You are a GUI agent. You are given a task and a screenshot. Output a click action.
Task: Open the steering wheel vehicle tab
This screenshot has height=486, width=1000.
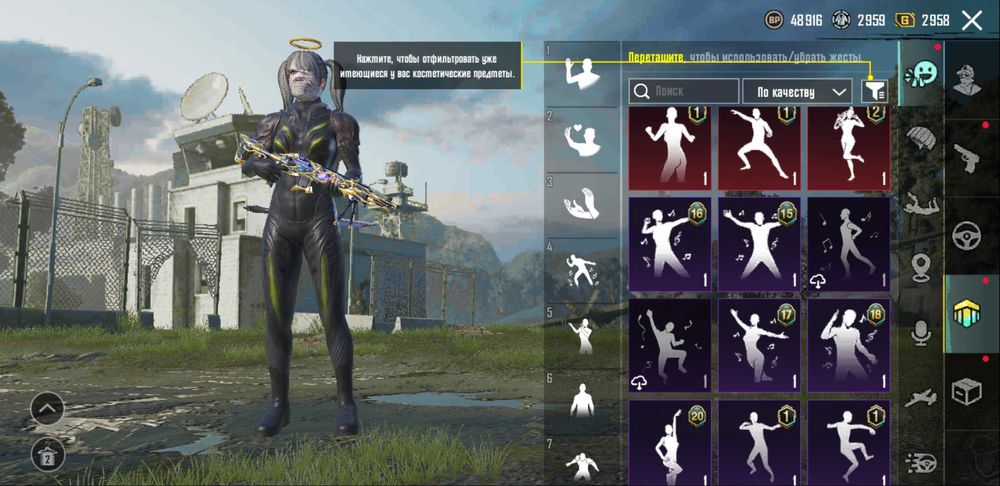tap(970, 236)
